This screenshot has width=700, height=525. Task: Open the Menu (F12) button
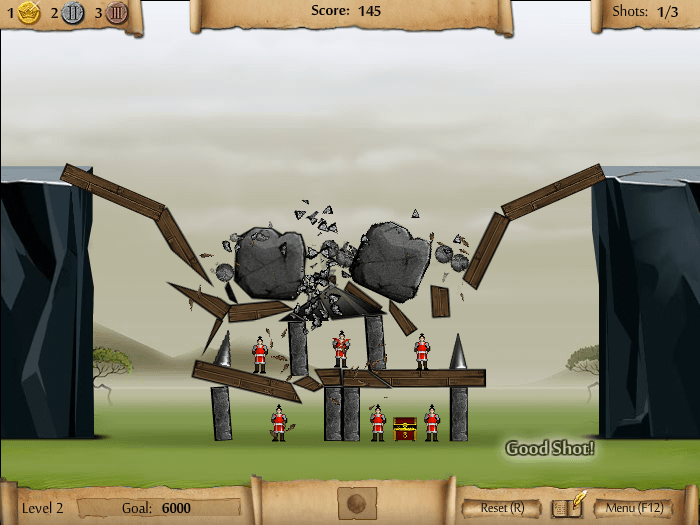click(635, 507)
